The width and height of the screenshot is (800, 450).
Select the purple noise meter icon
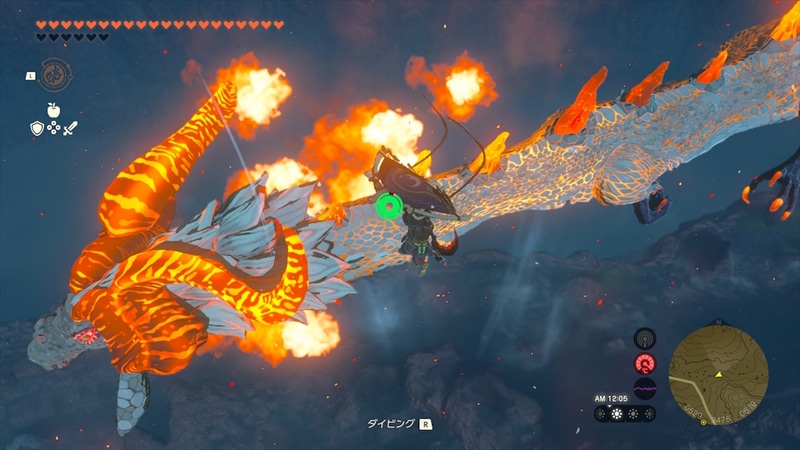coord(645,387)
